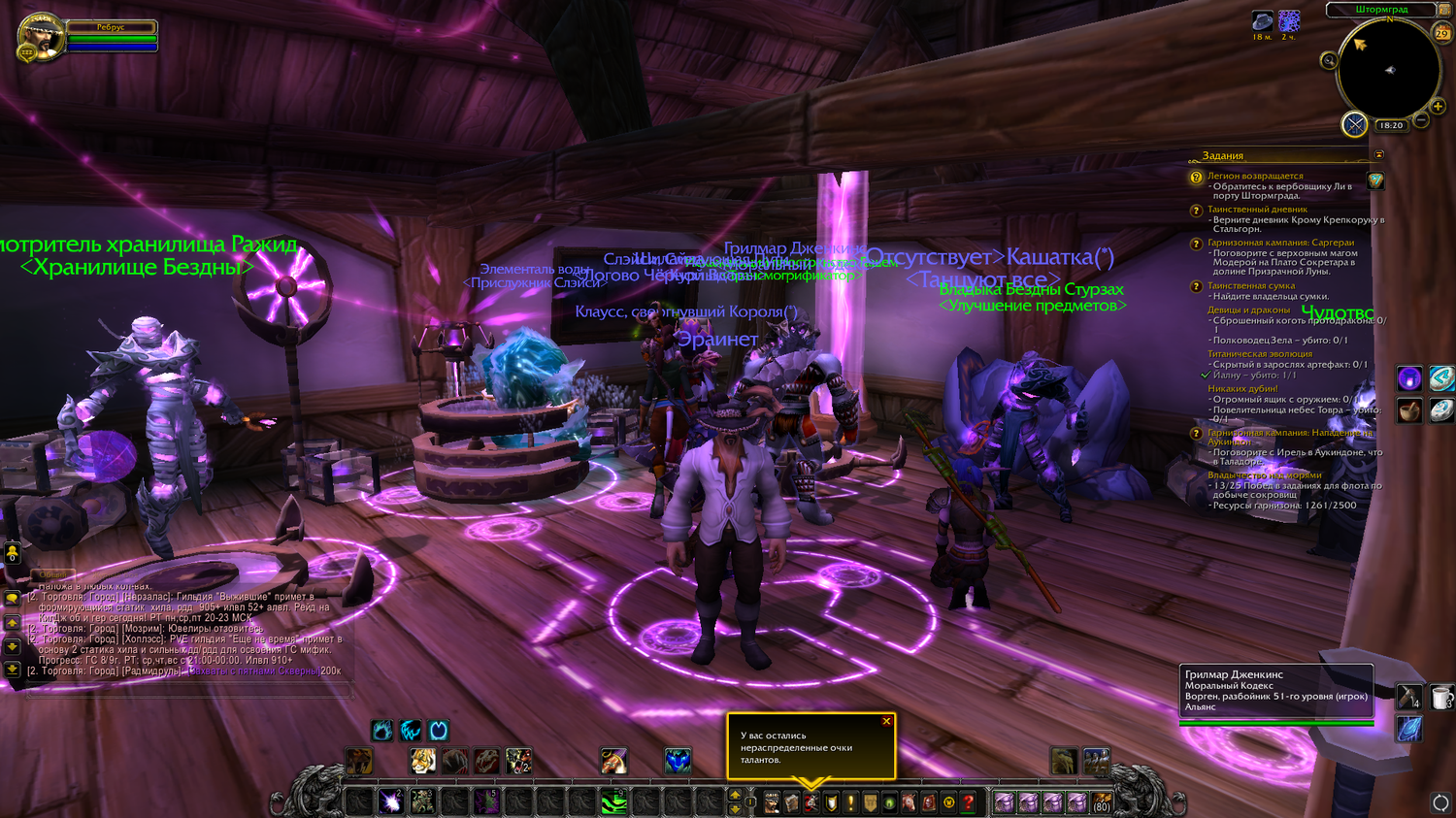Zoom out on the minimap
The width and height of the screenshot is (1456, 818).
coord(1421,121)
